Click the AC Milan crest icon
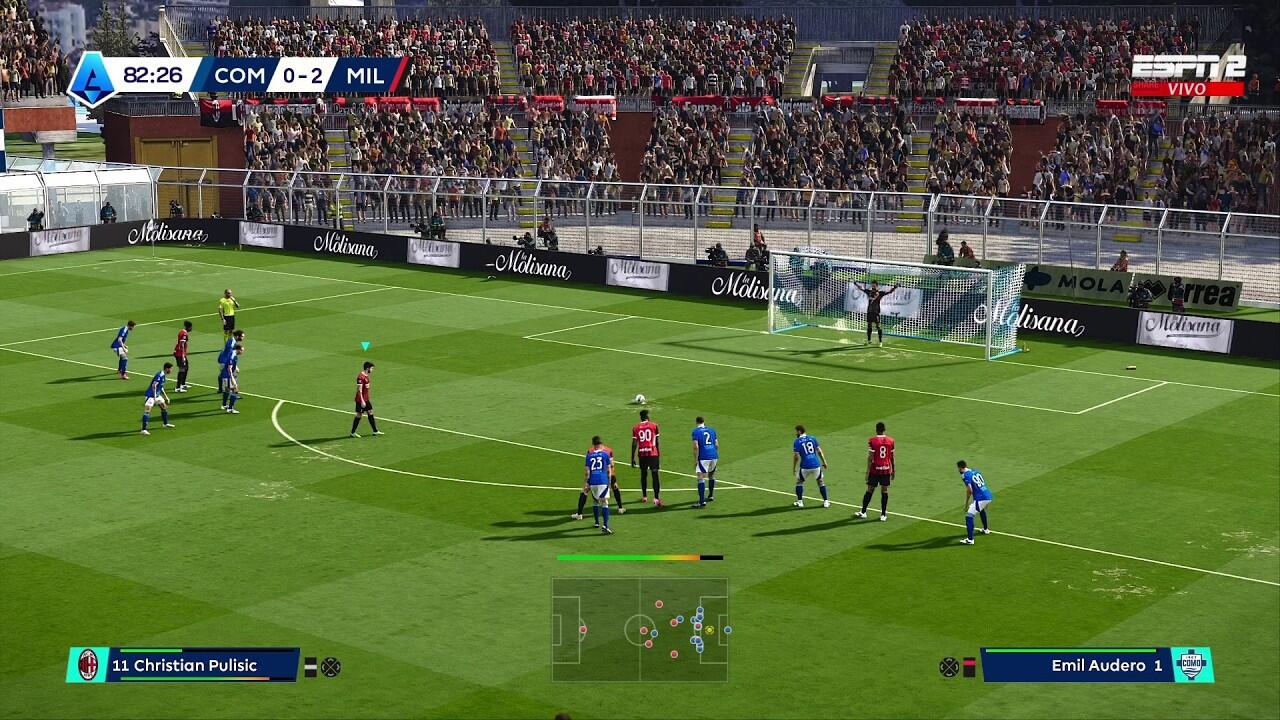Viewport: 1280px width, 720px height. pyautogui.click(x=88, y=665)
